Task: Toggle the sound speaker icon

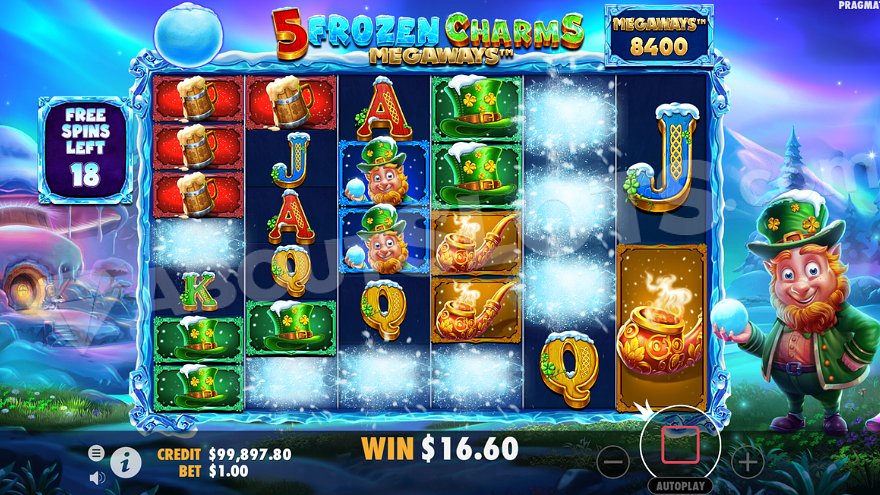Action: [97, 477]
